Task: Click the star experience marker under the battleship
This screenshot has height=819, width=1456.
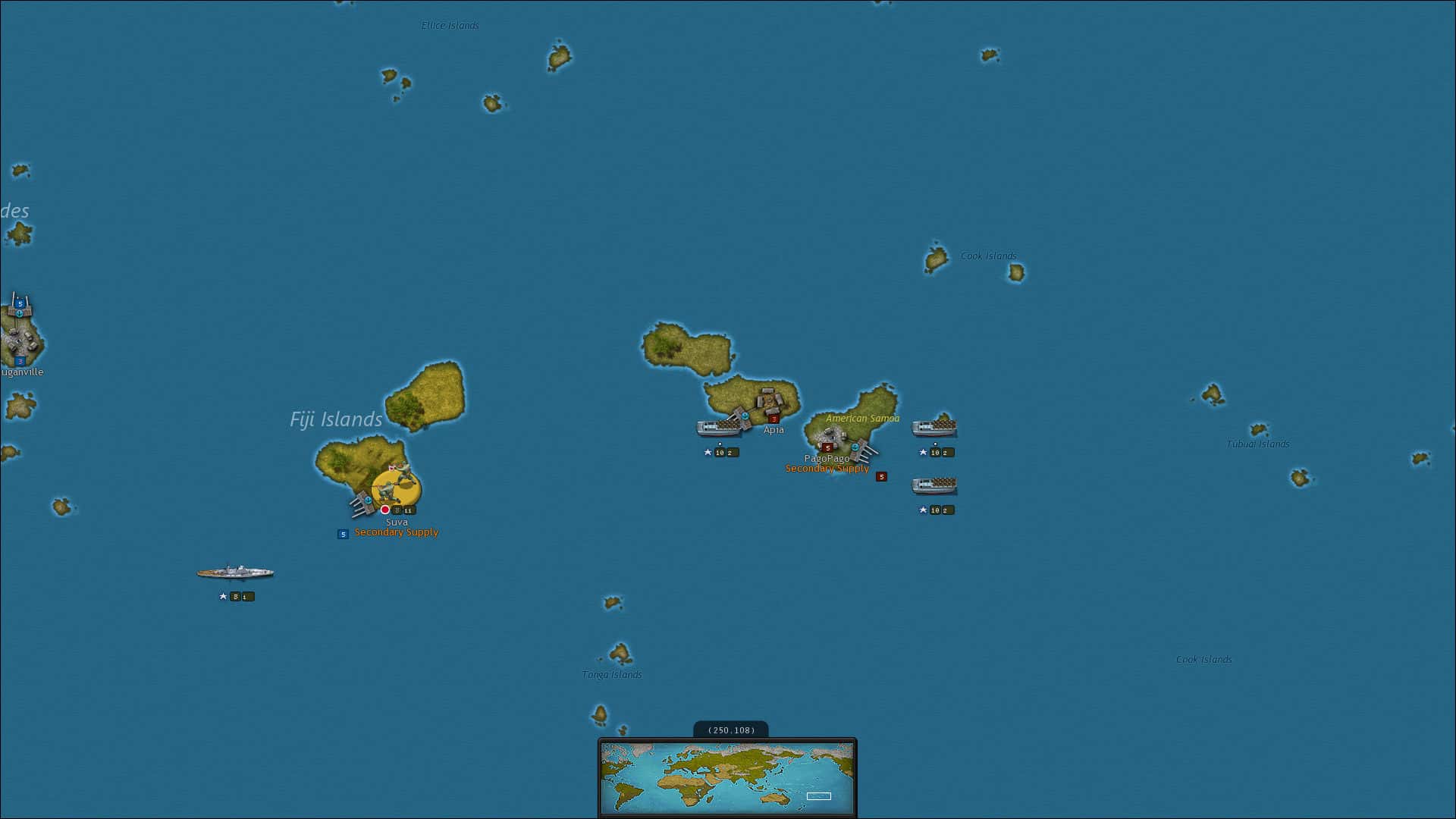Action: pyautogui.click(x=222, y=596)
